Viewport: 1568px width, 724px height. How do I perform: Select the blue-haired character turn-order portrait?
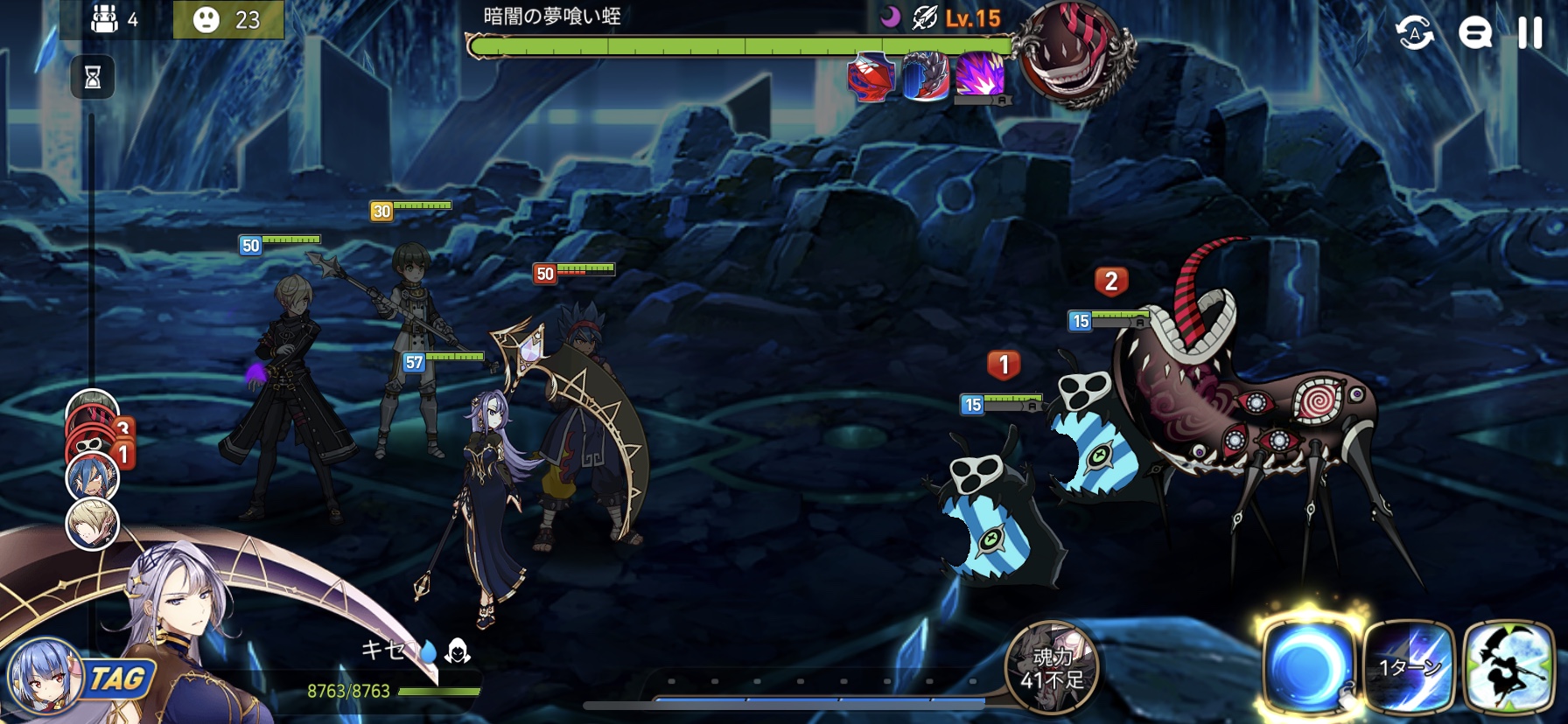(x=92, y=478)
